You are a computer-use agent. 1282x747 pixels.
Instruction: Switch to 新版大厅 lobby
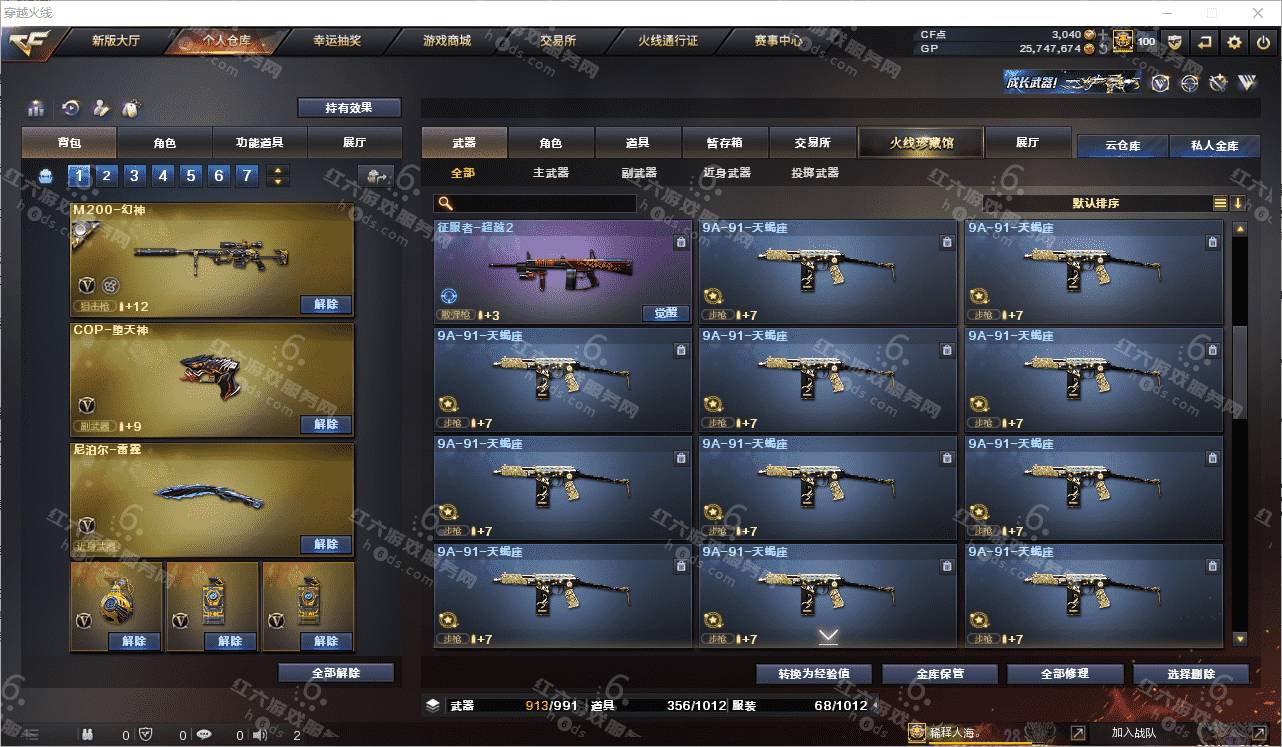116,41
